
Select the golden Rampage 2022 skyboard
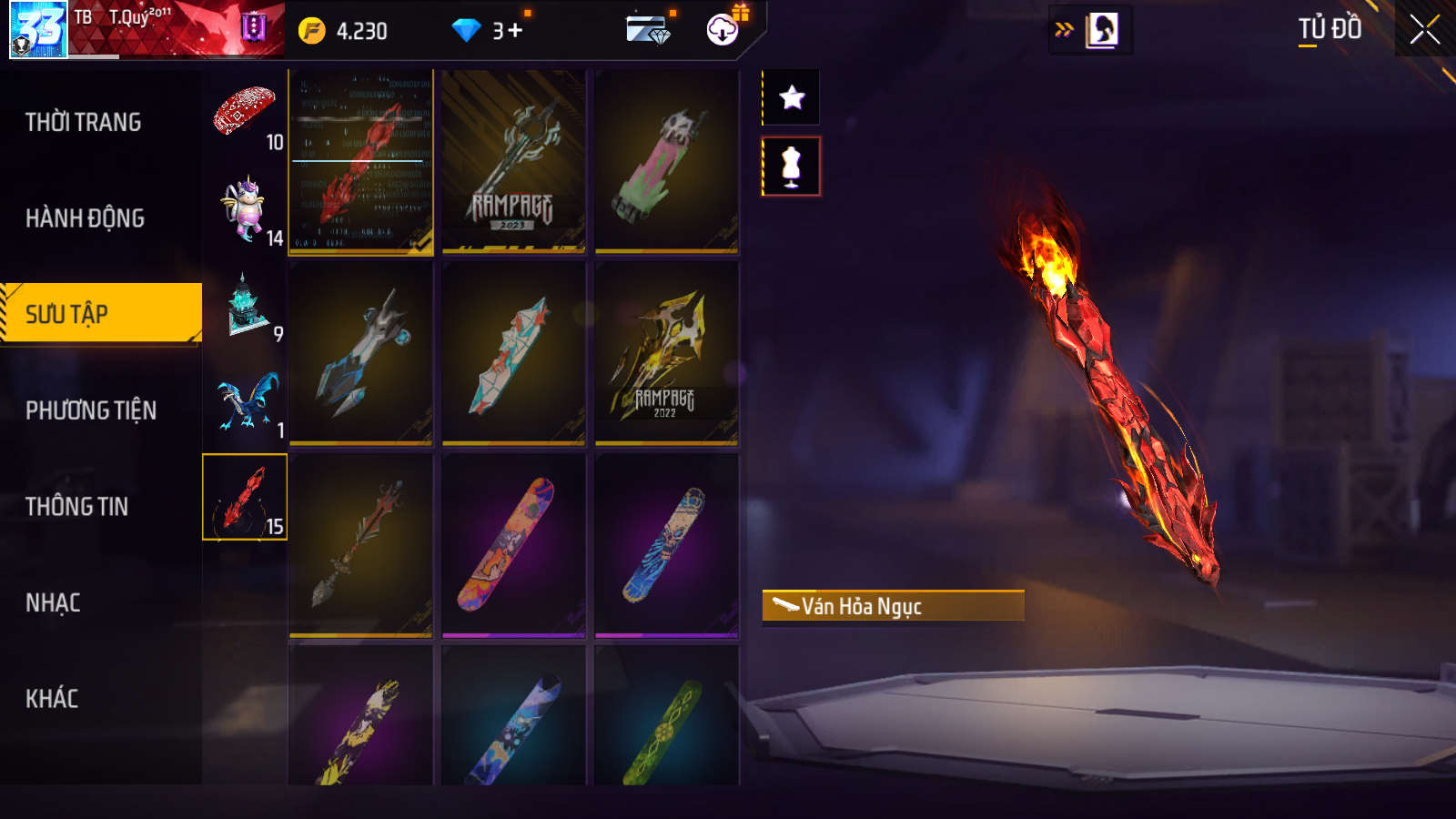pyautogui.click(x=666, y=354)
